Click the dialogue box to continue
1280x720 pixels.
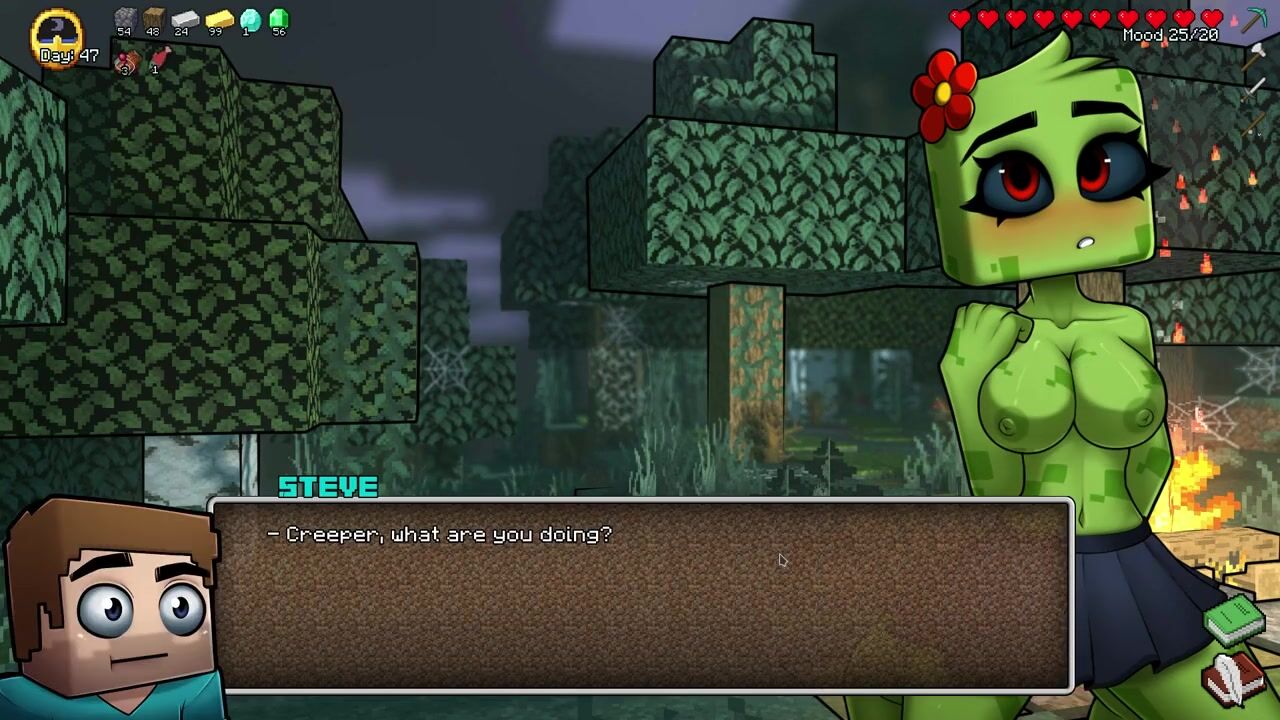click(x=640, y=595)
